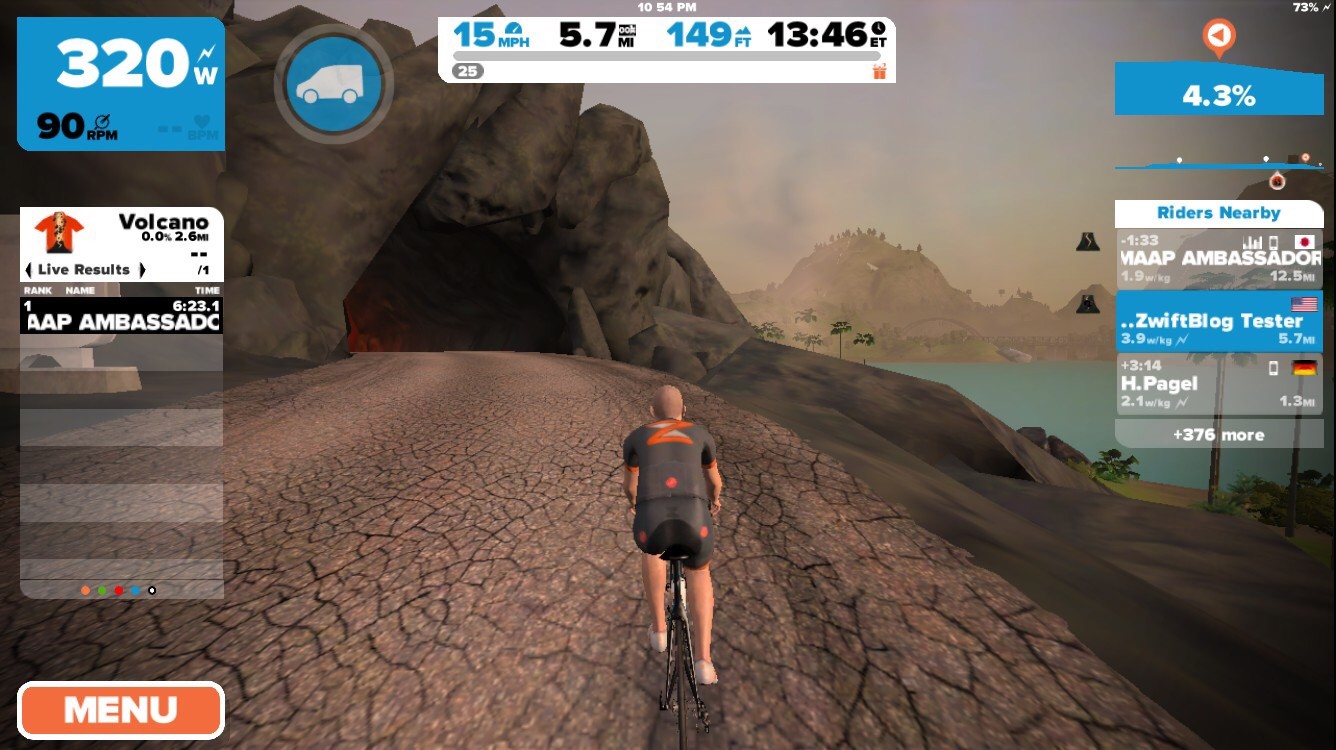Image resolution: width=1336 pixels, height=750 pixels.
Task: Choose the H.Pagel rider row
Action: tap(1218, 384)
